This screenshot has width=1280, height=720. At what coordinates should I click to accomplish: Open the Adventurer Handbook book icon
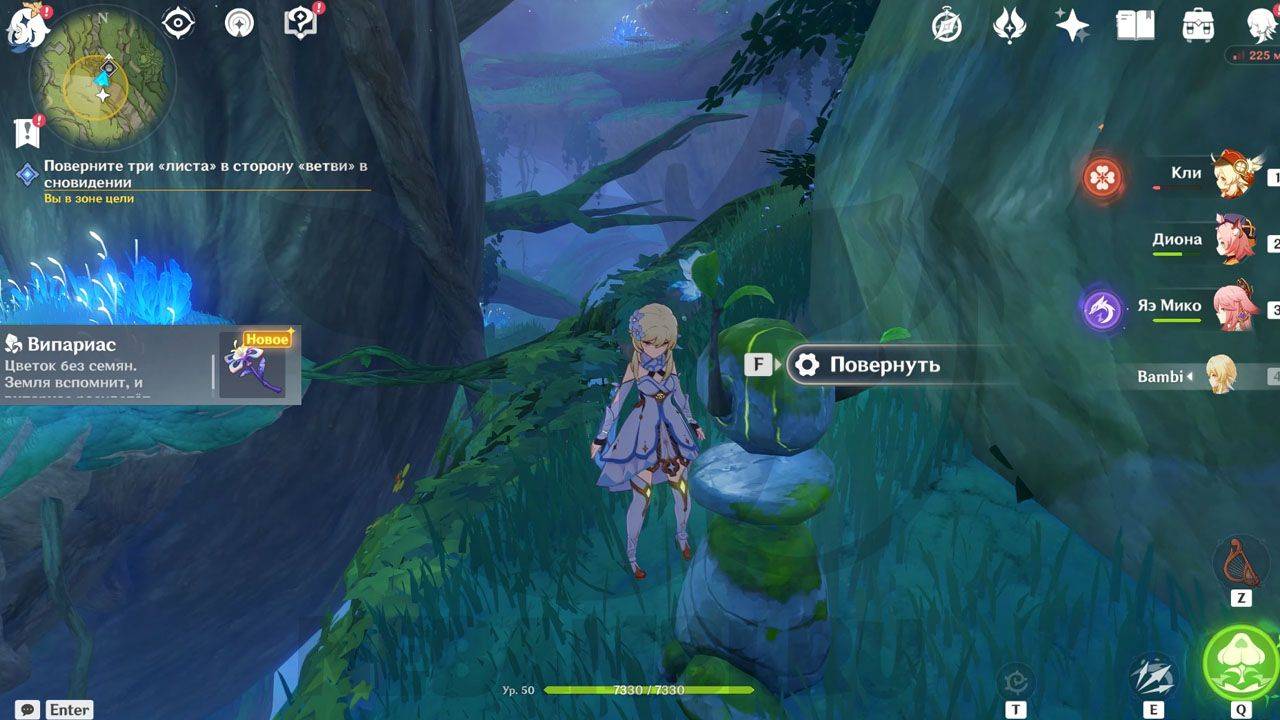point(1135,26)
